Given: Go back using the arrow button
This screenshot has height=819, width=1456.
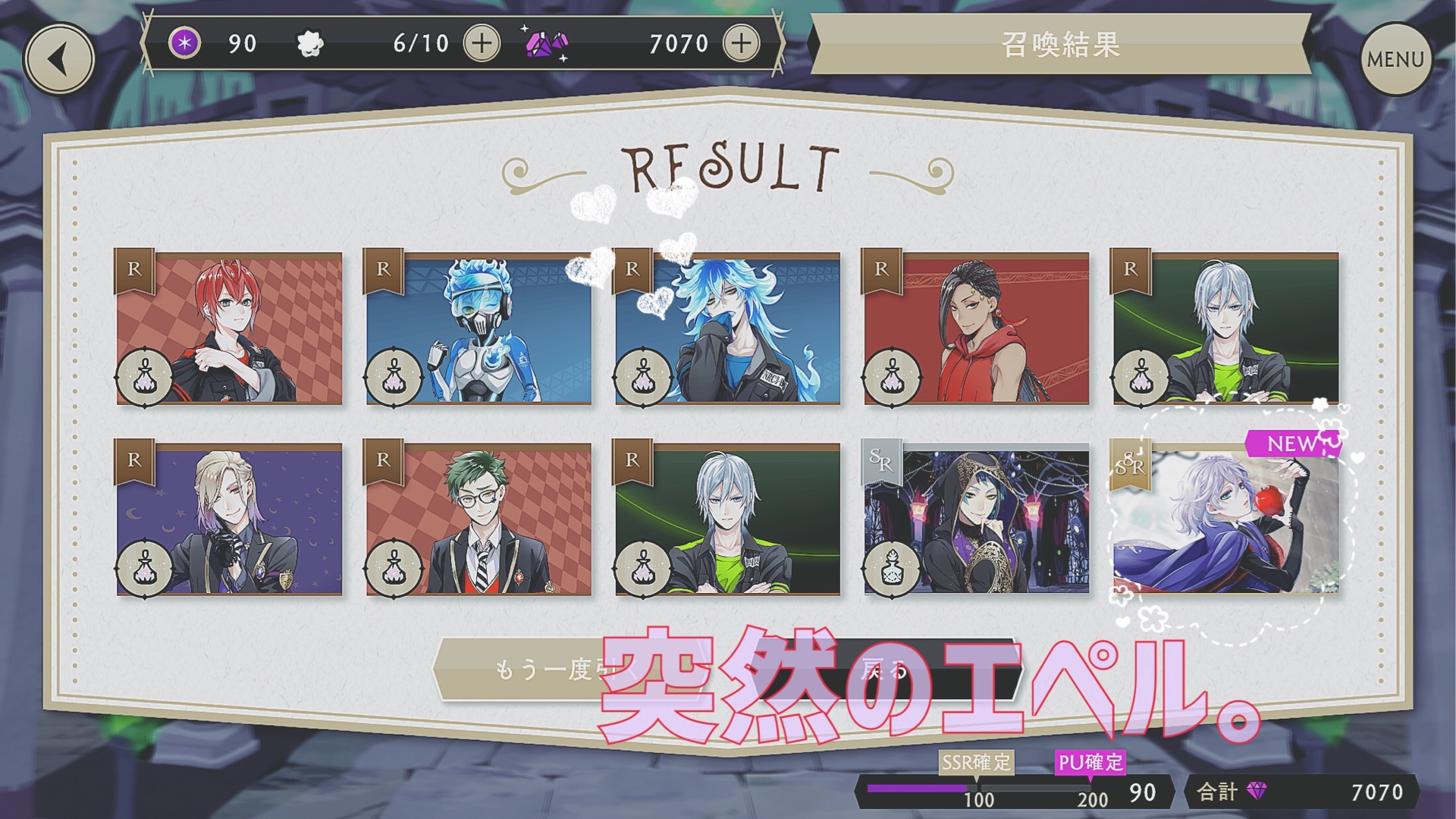Looking at the screenshot, I should (x=59, y=59).
